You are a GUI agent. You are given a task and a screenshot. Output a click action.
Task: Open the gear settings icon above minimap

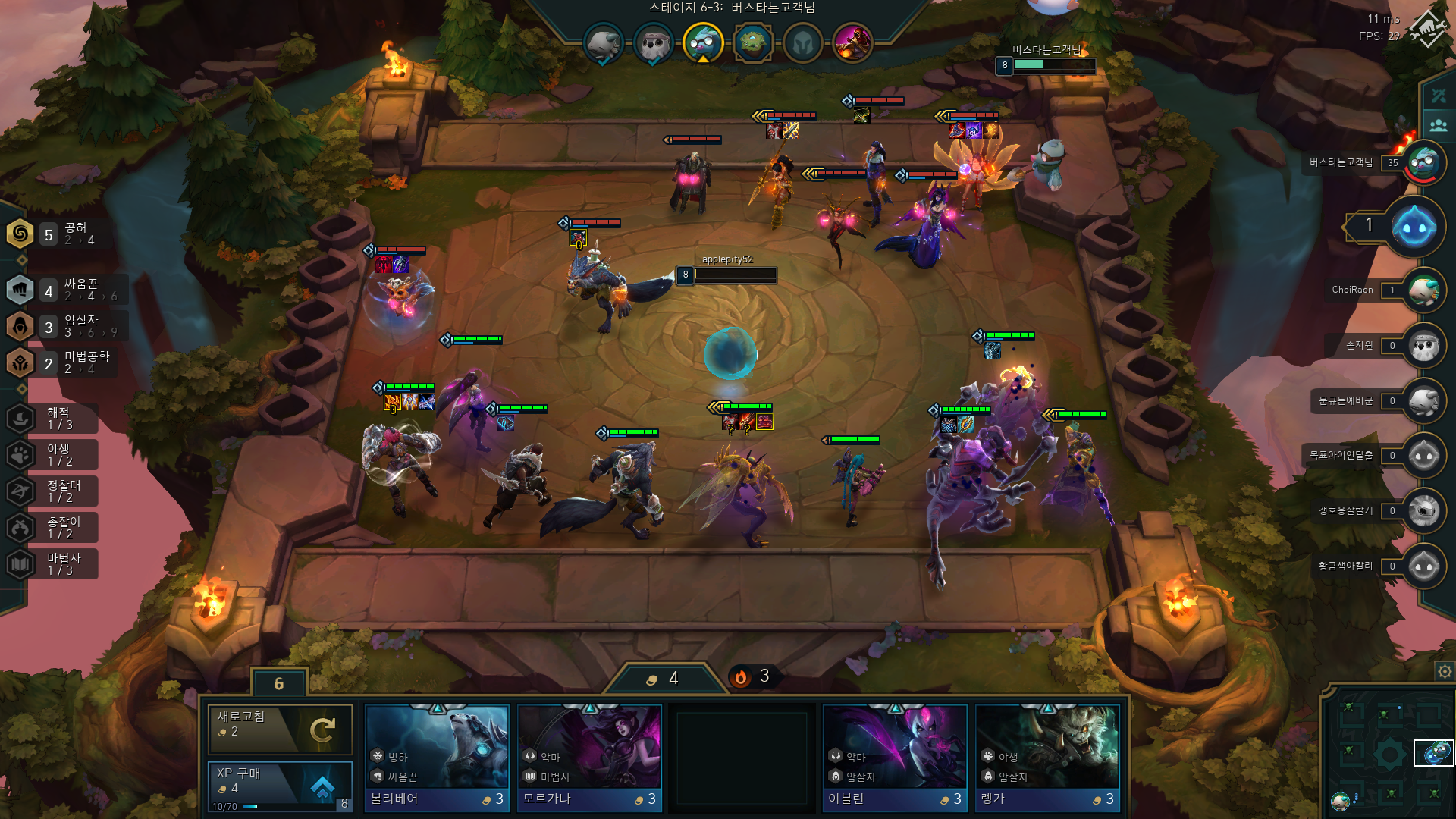pyautogui.click(x=1445, y=671)
